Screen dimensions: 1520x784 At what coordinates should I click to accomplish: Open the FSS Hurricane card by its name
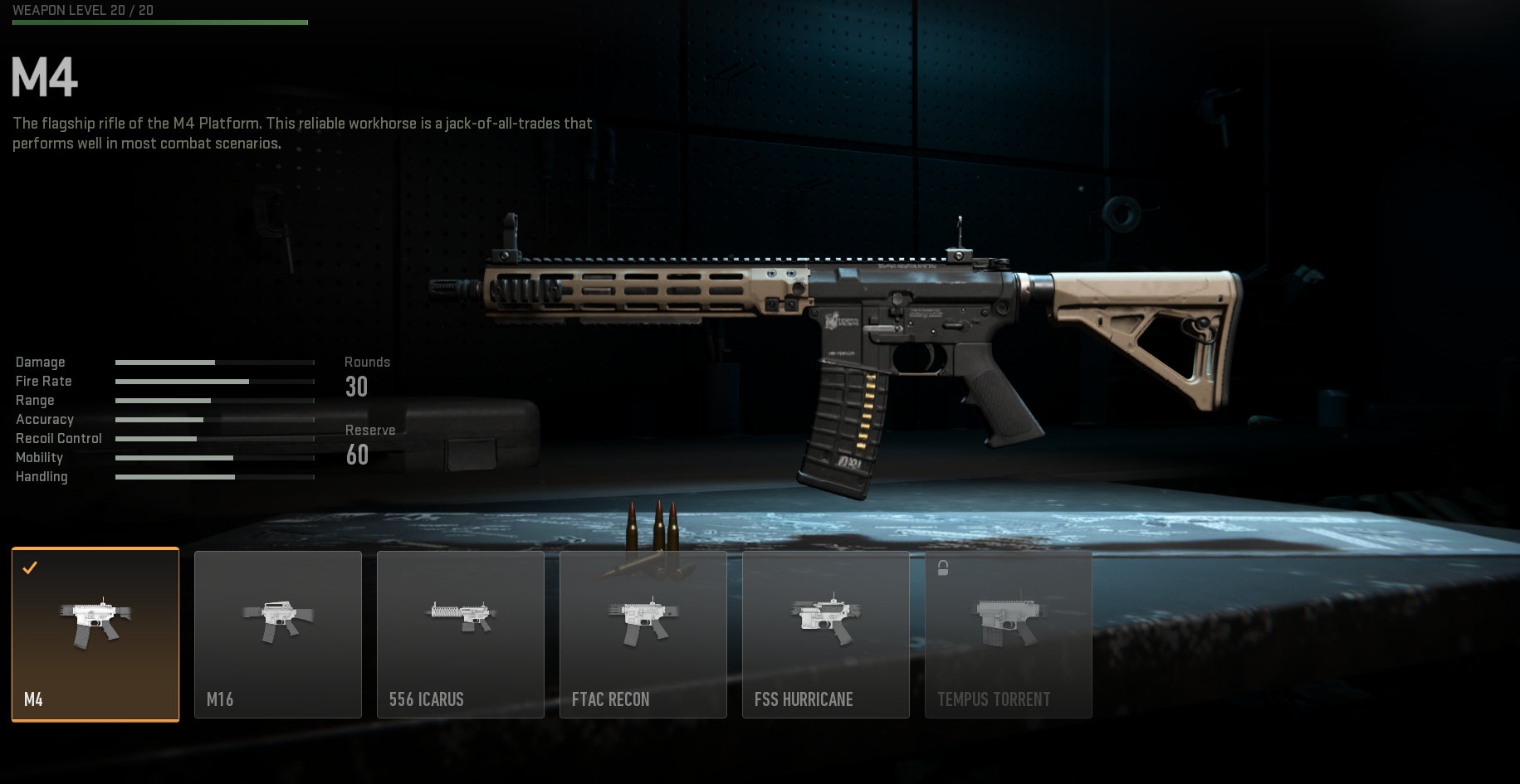pyautogui.click(x=802, y=699)
